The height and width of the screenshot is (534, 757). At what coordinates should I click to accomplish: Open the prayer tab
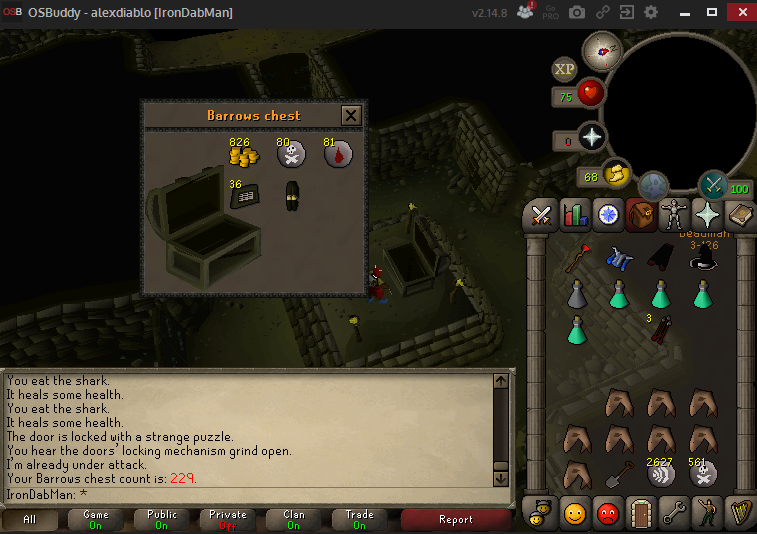707,215
